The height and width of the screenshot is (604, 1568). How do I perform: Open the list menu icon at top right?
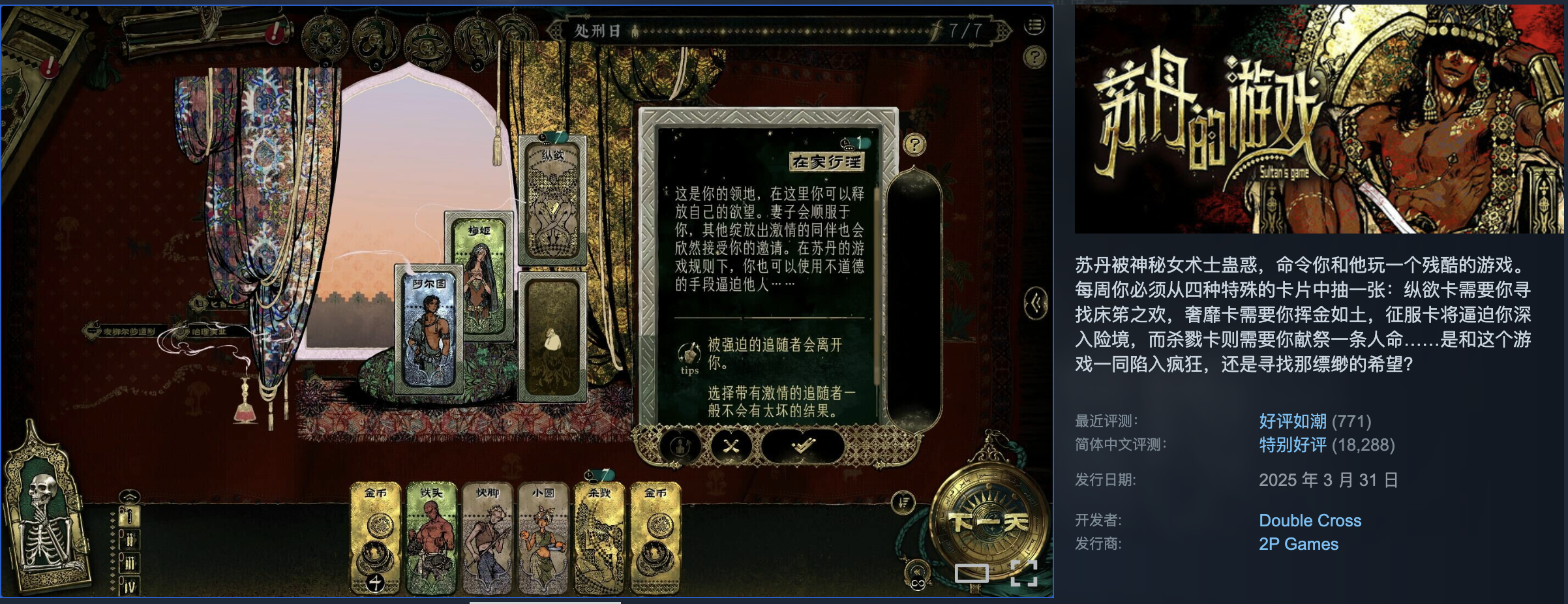(1034, 26)
